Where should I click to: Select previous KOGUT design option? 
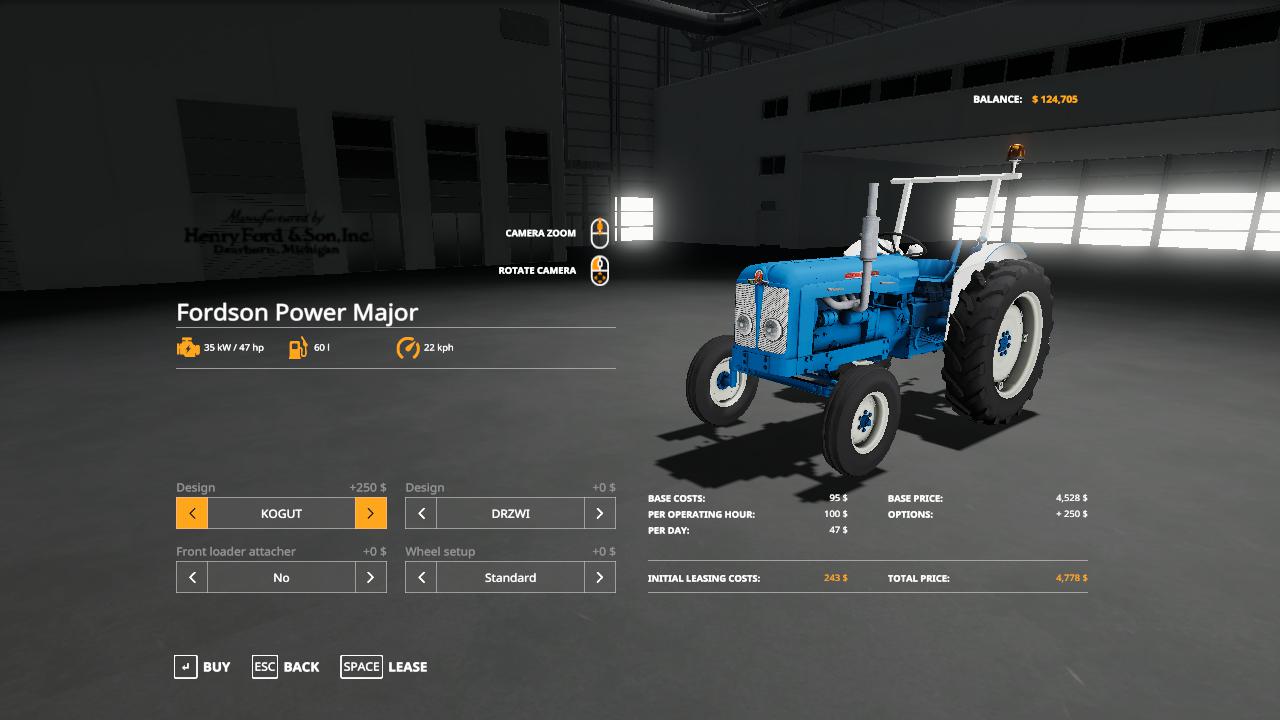coord(192,514)
